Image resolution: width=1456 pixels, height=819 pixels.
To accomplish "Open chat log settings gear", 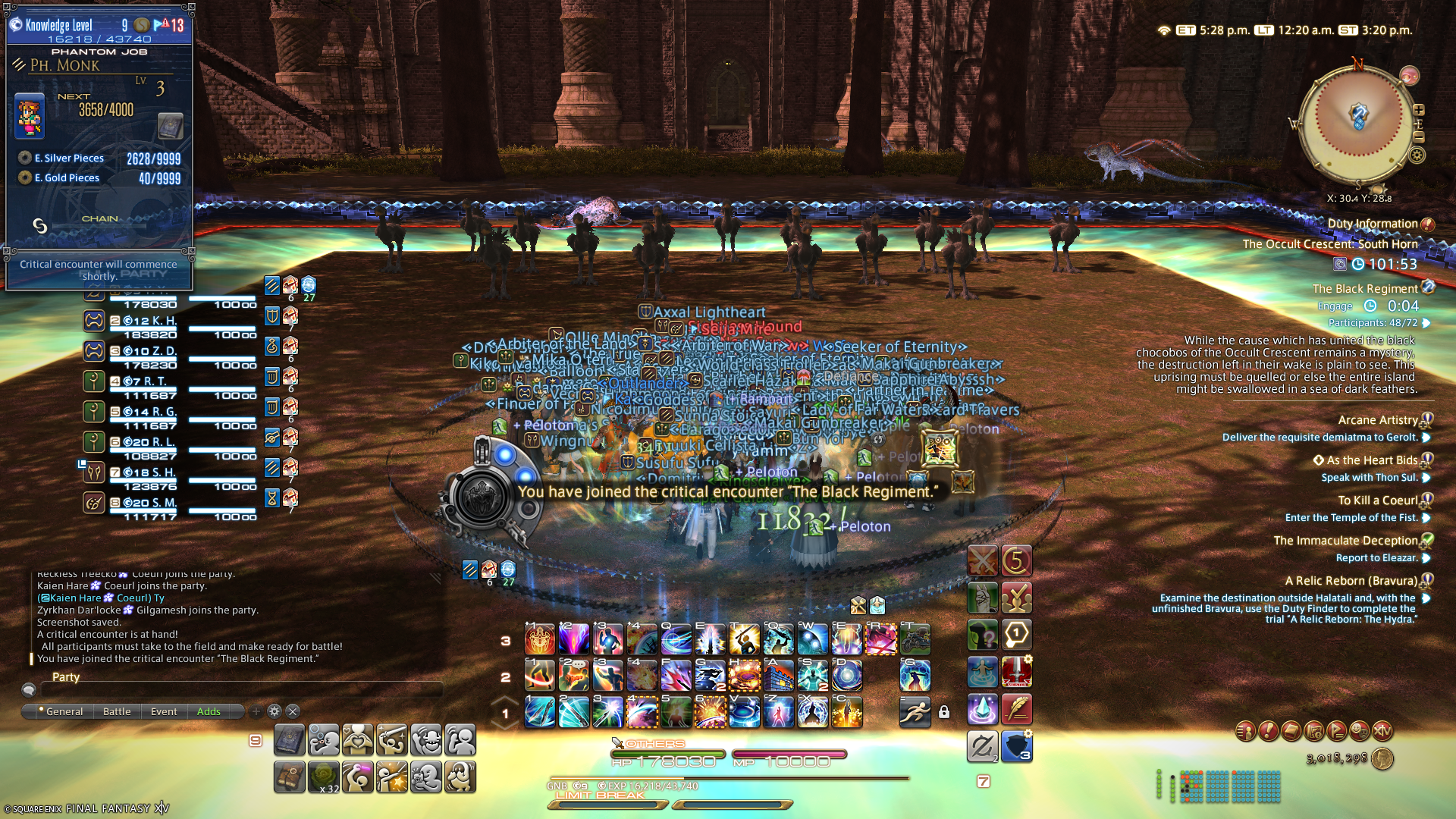I will click(275, 711).
